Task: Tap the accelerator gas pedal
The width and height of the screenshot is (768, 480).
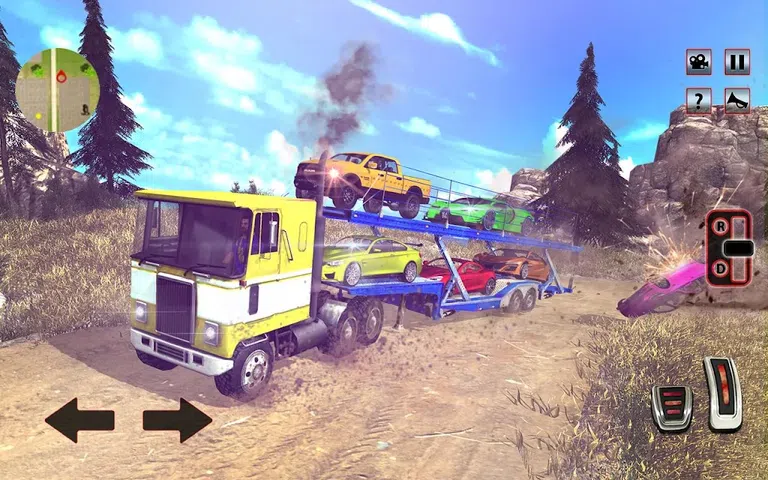Action: pyautogui.click(x=722, y=393)
